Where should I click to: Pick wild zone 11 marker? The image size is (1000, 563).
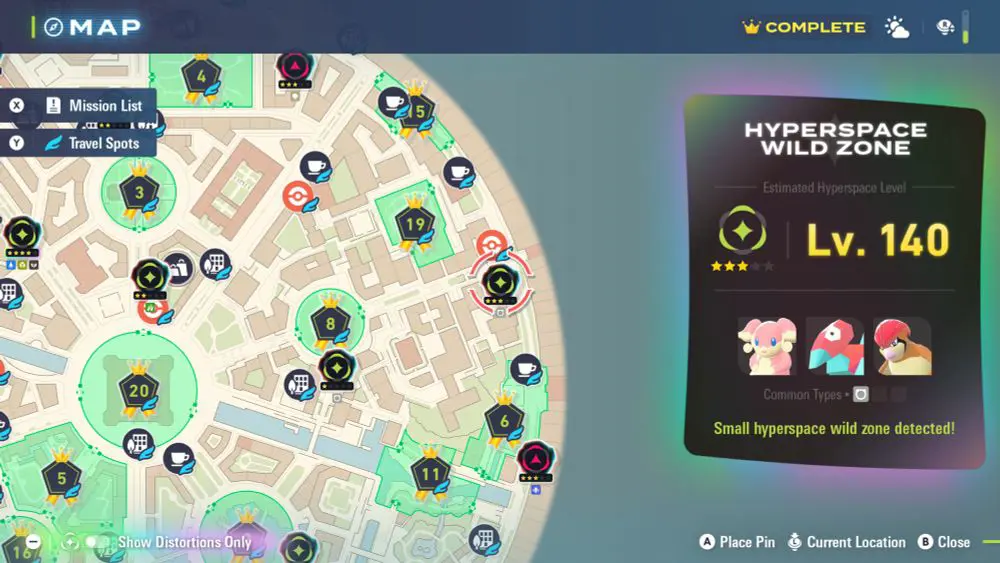click(x=431, y=474)
